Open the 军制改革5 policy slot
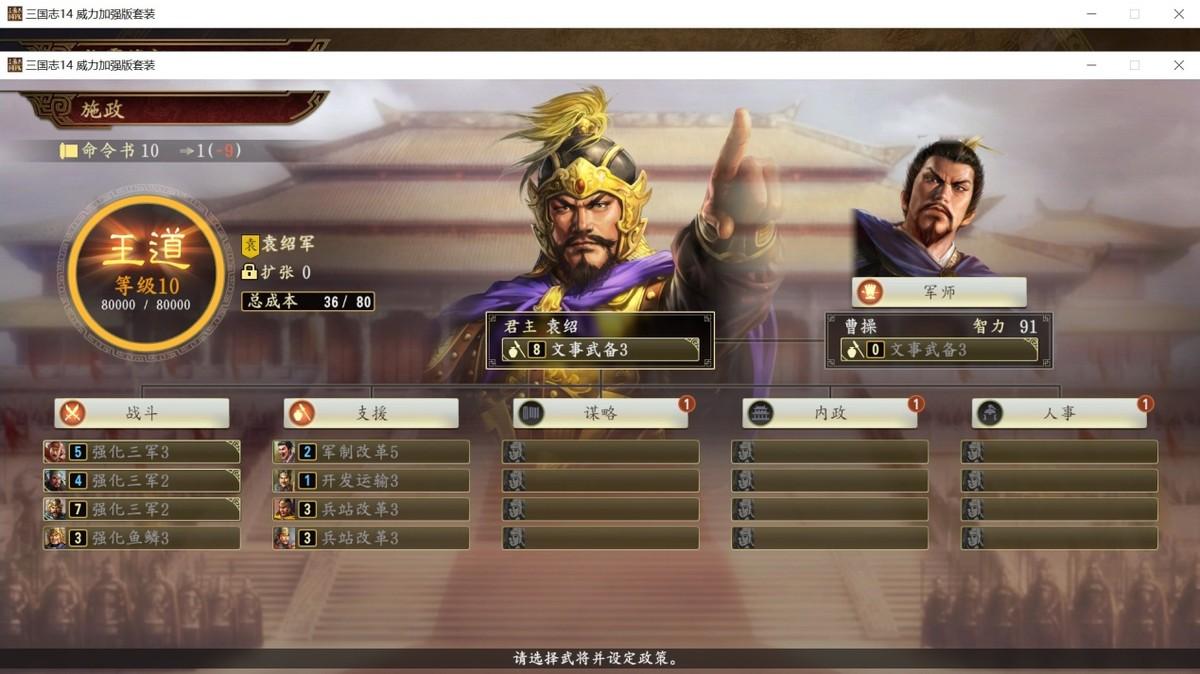 coord(371,452)
